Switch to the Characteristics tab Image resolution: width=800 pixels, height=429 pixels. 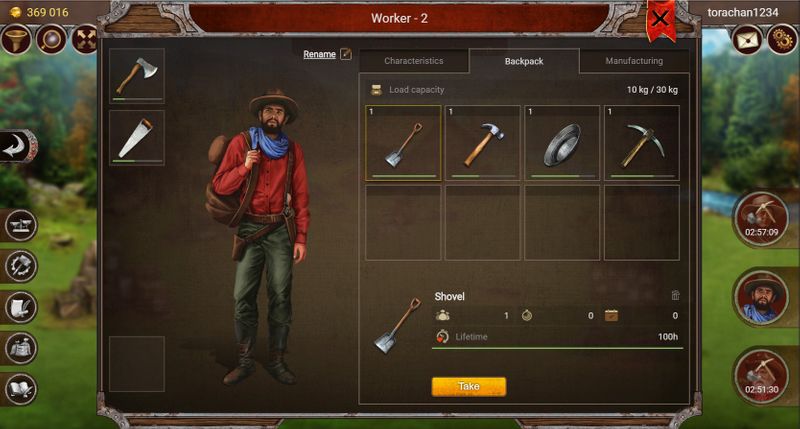pyautogui.click(x=413, y=61)
